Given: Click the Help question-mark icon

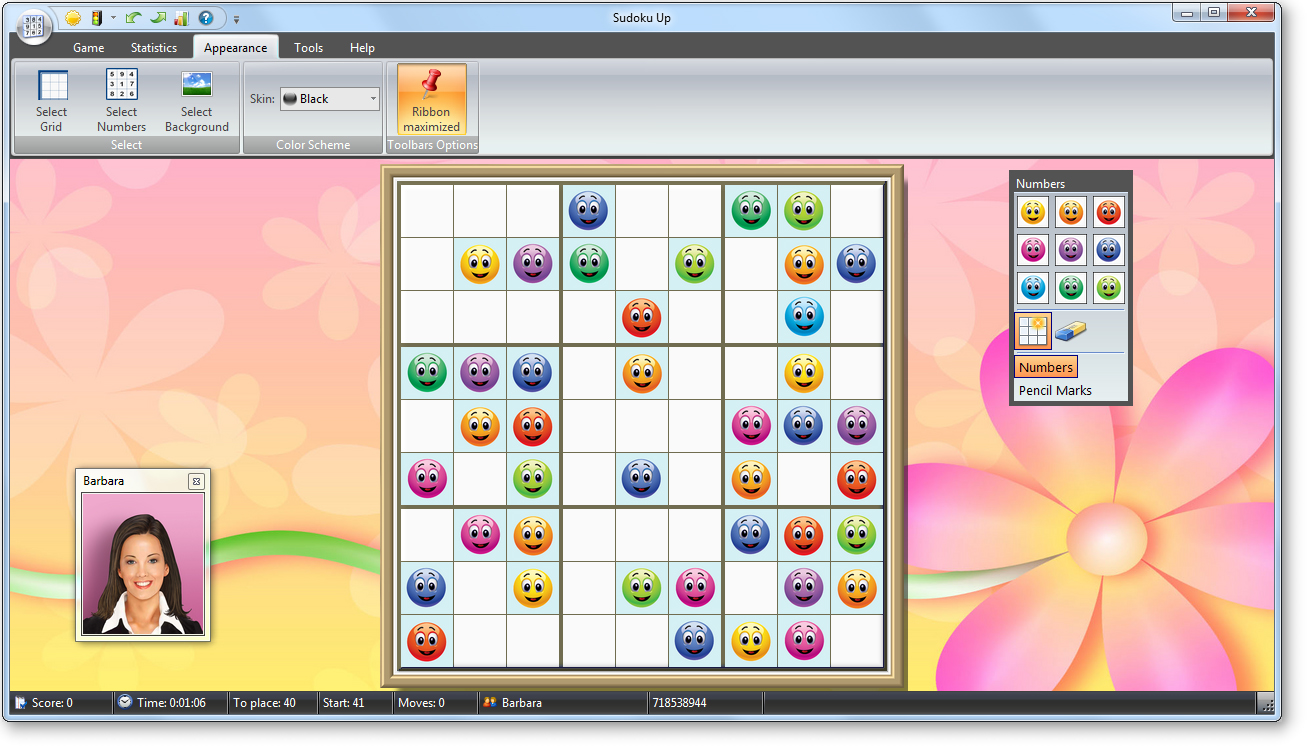Looking at the screenshot, I should (x=205, y=17).
